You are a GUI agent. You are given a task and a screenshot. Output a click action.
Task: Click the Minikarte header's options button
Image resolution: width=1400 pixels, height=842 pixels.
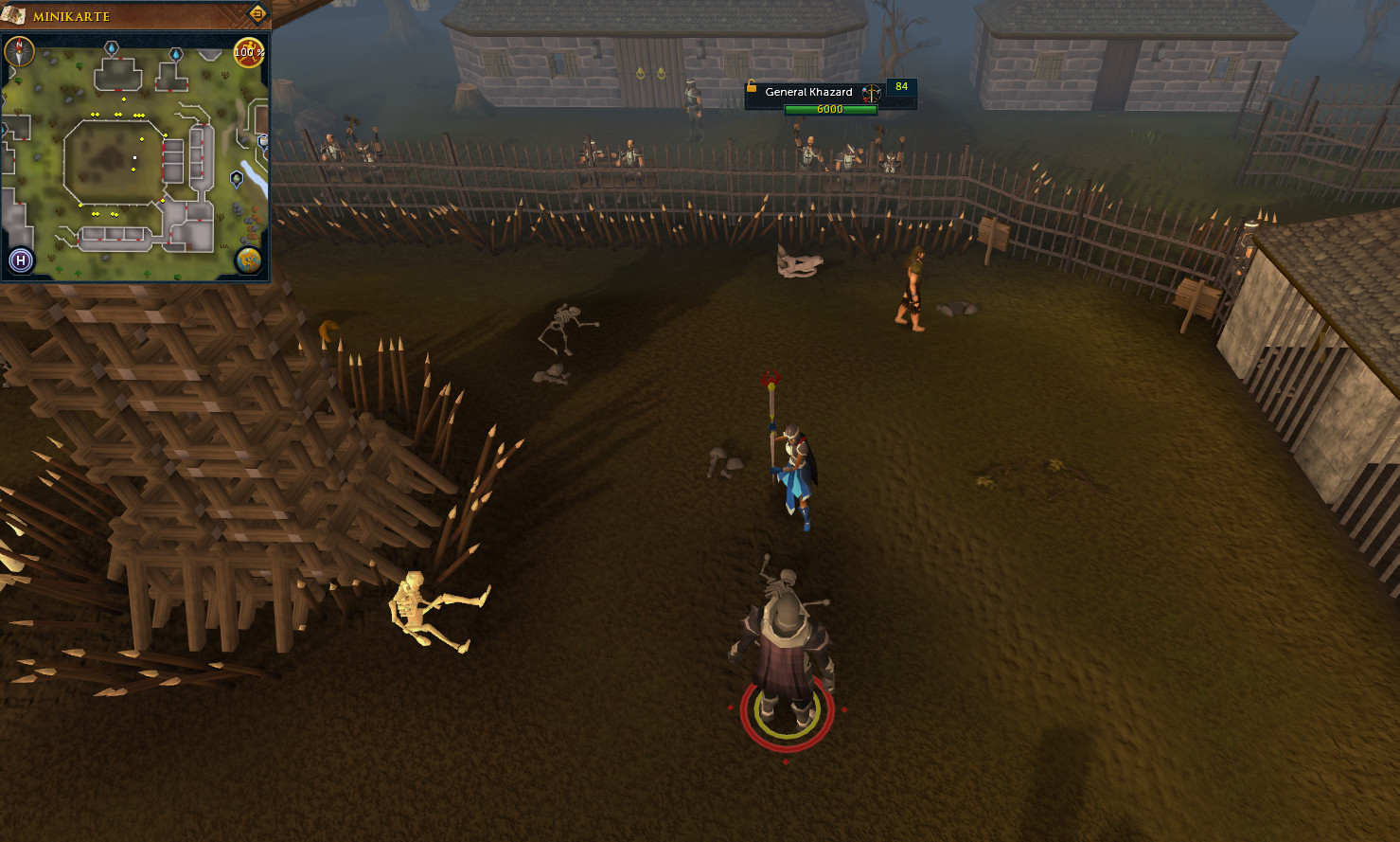tap(257, 14)
